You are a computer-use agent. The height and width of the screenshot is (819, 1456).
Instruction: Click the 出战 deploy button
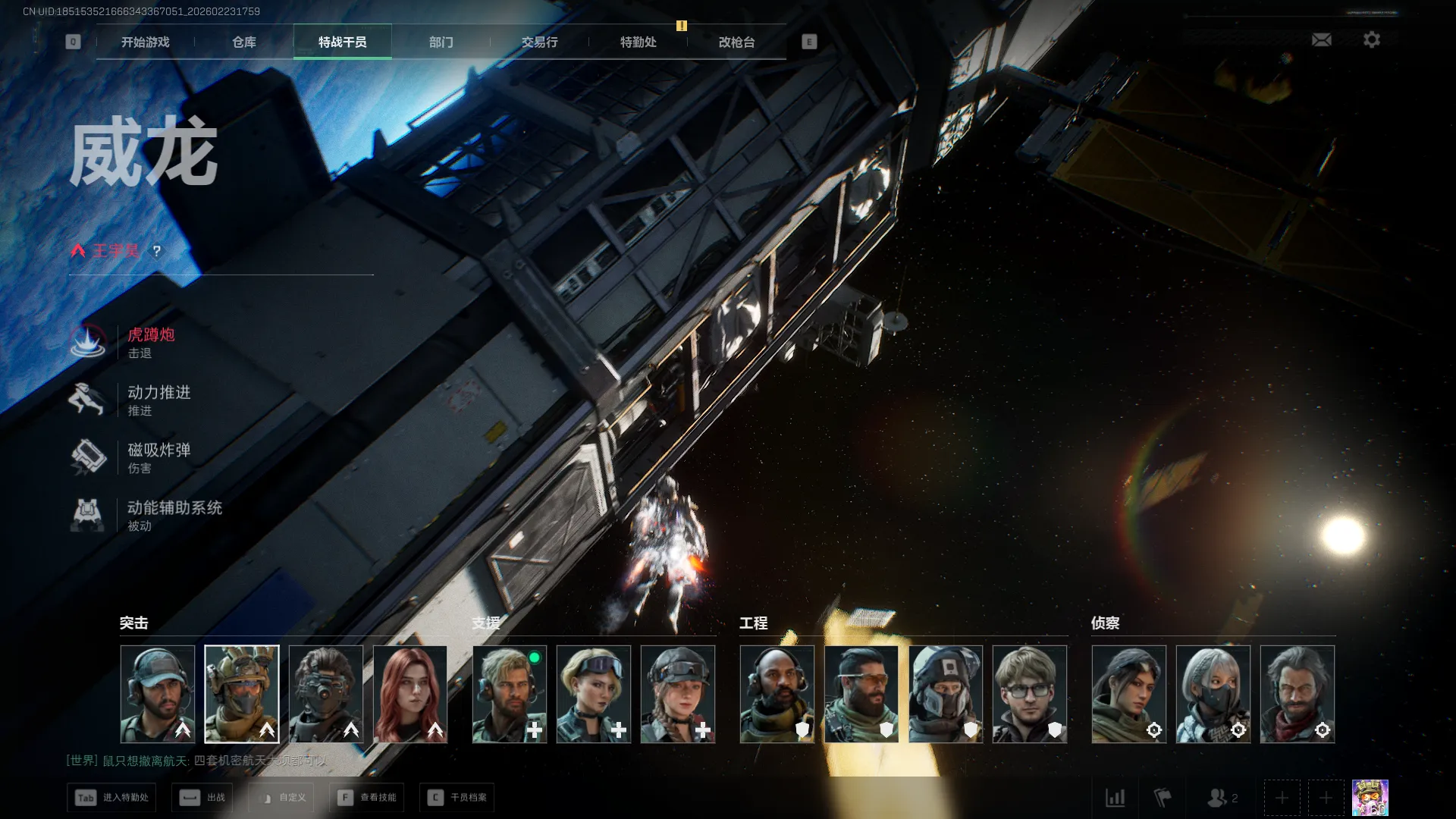pos(202,797)
